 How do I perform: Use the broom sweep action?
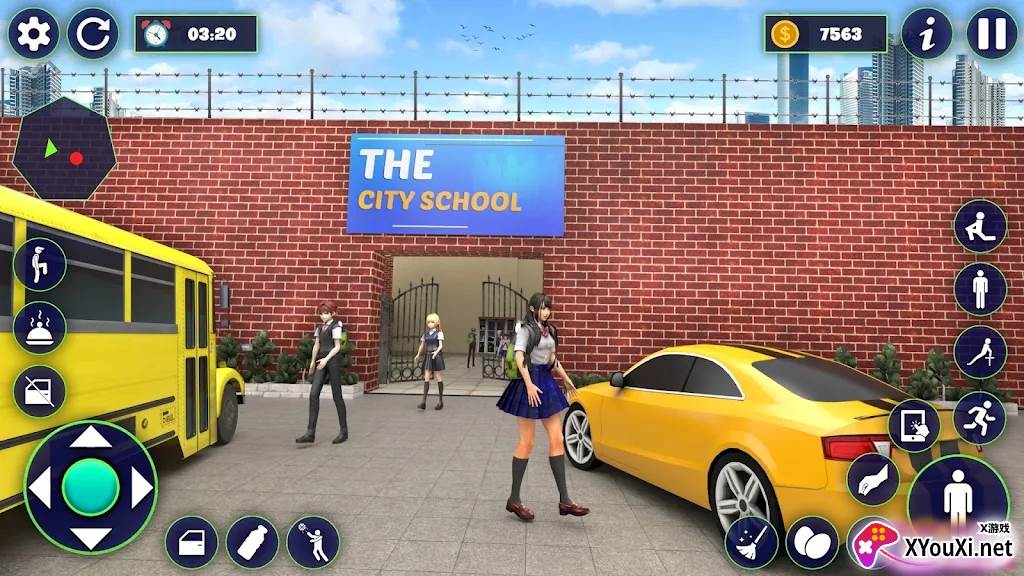(751, 542)
